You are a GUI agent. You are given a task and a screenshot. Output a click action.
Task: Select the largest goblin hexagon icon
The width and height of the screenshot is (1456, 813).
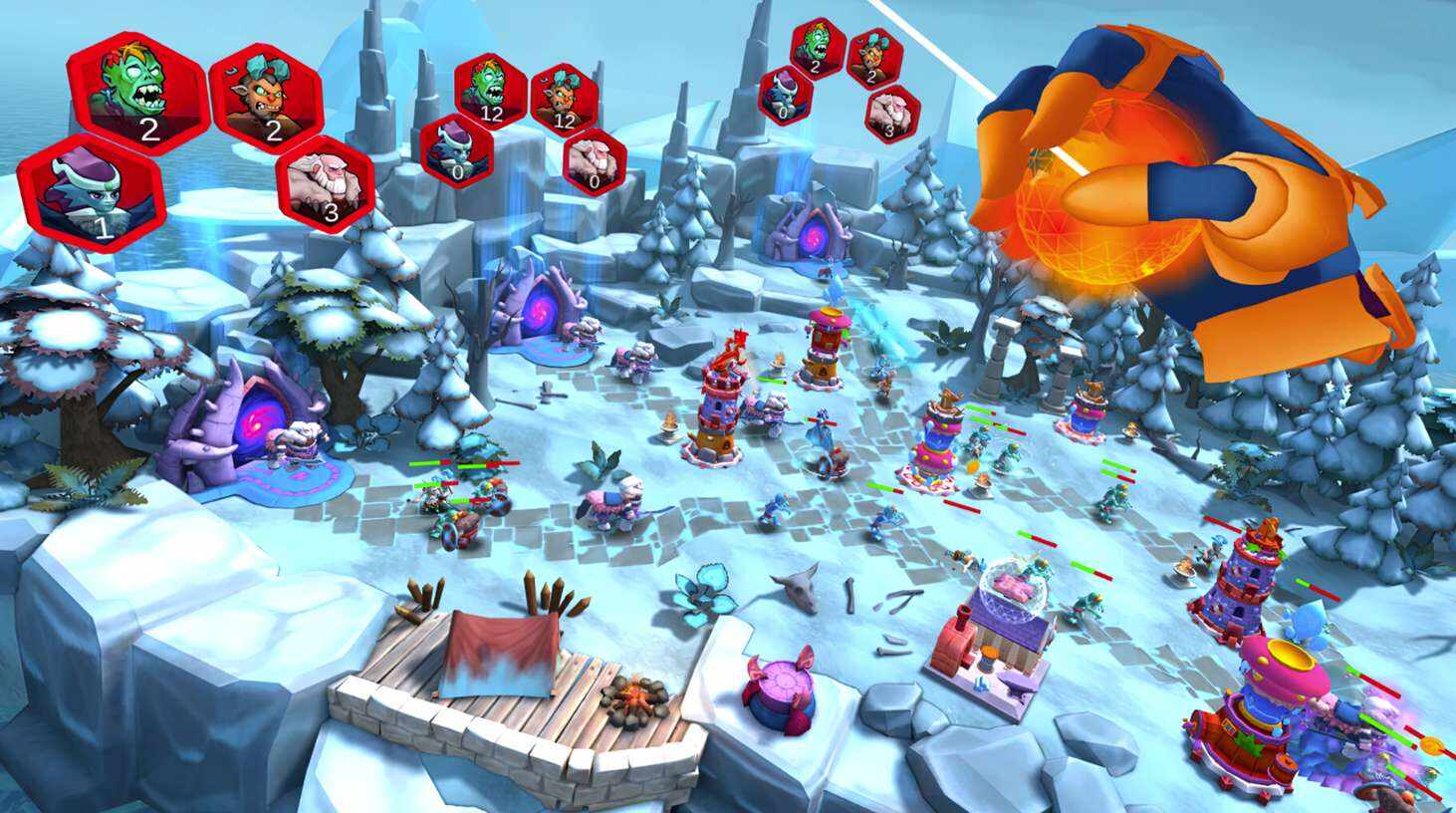[x=266, y=97]
